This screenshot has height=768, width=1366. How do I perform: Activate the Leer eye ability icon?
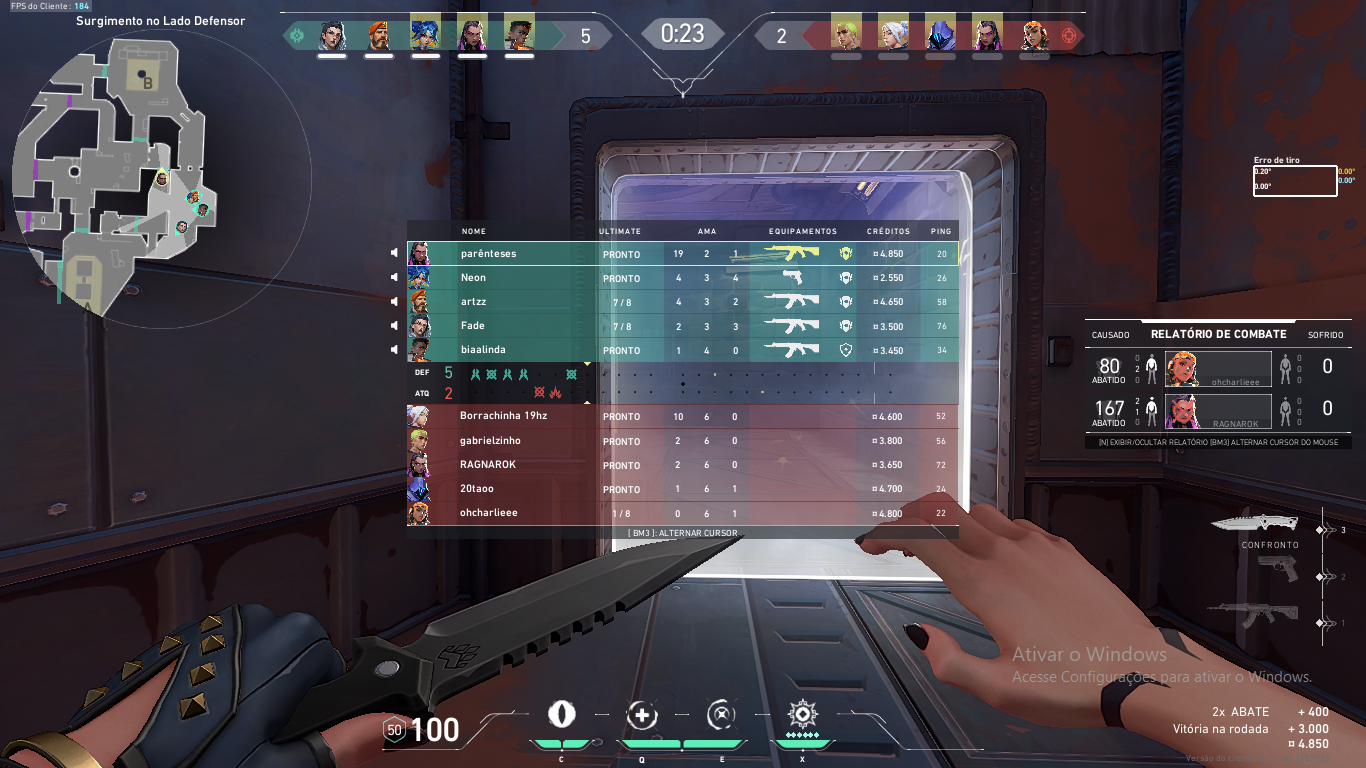tap(562, 714)
